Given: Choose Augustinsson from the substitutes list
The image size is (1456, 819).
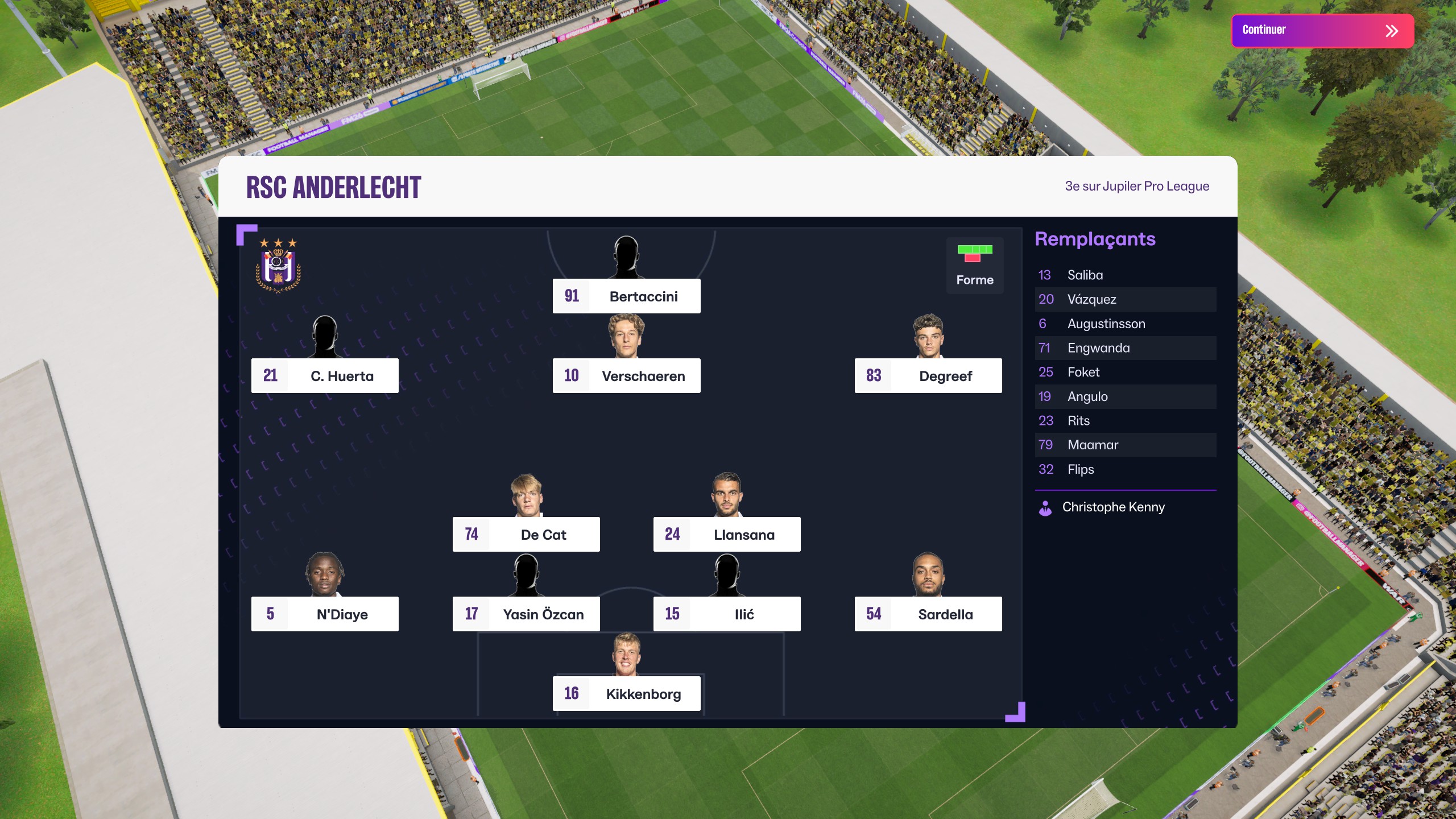Looking at the screenshot, I should [x=1125, y=324].
